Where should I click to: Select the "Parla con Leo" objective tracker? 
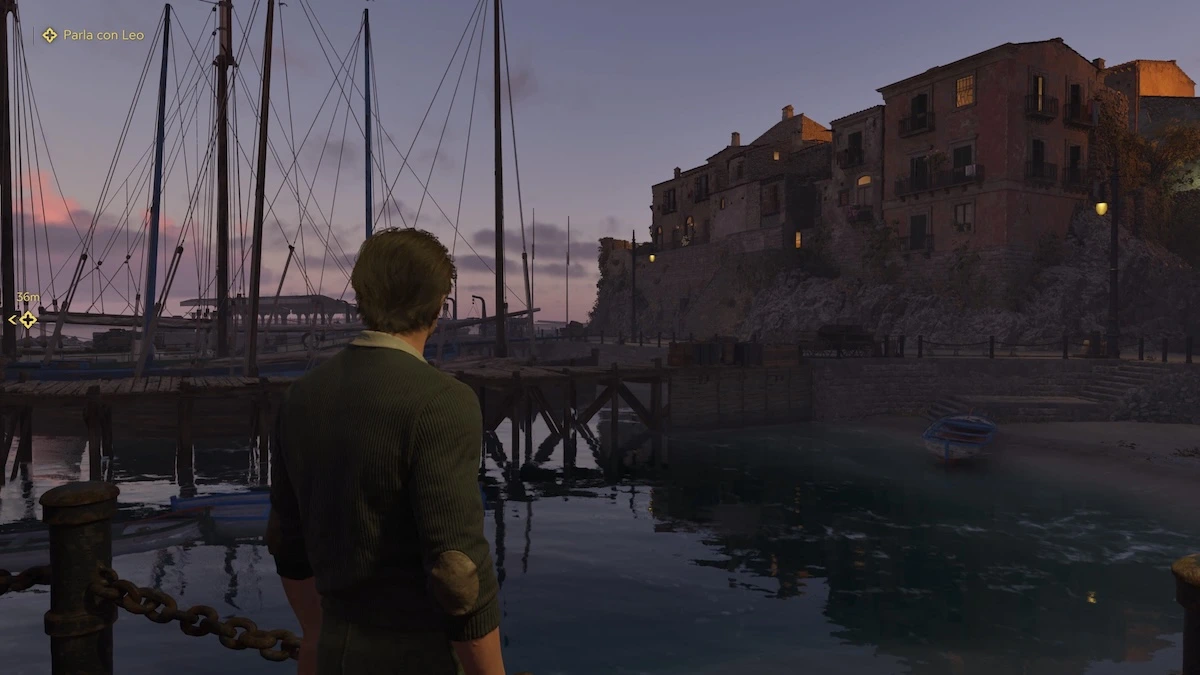click(93, 35)
